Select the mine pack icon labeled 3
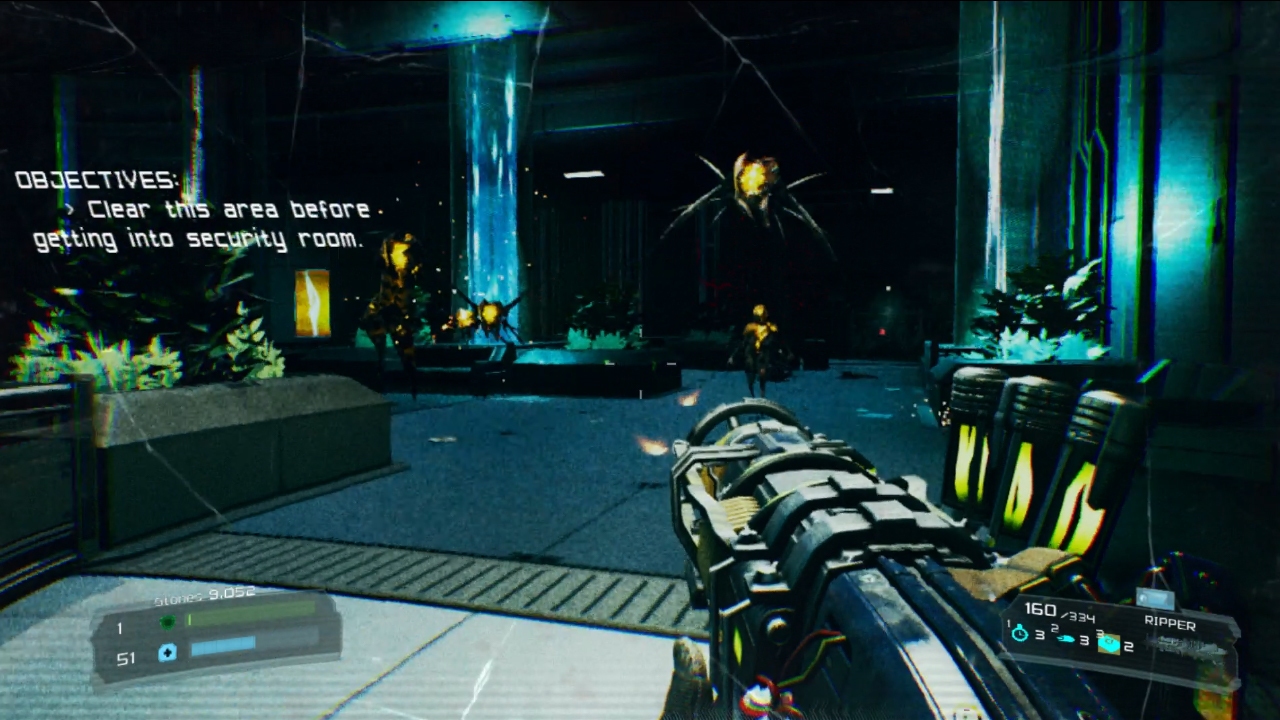1280x720 pixels. [x=1110, y=643]
